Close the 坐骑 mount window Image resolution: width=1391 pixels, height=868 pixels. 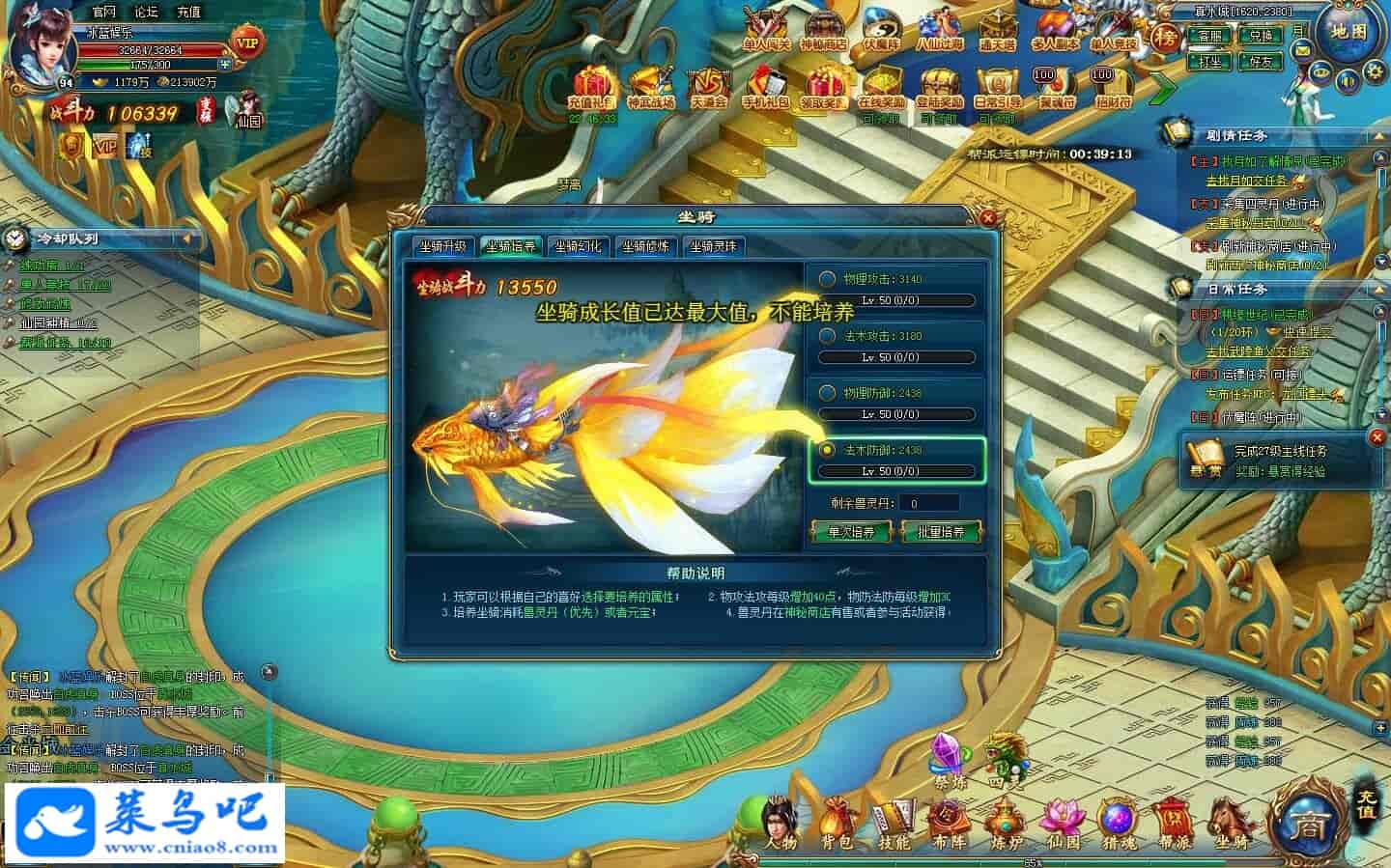click(987, 218)
